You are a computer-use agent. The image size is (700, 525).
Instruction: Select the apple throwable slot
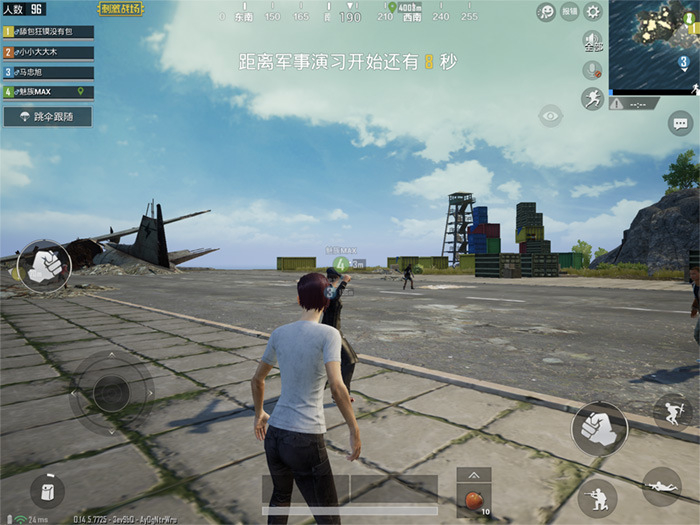[473, 499]
